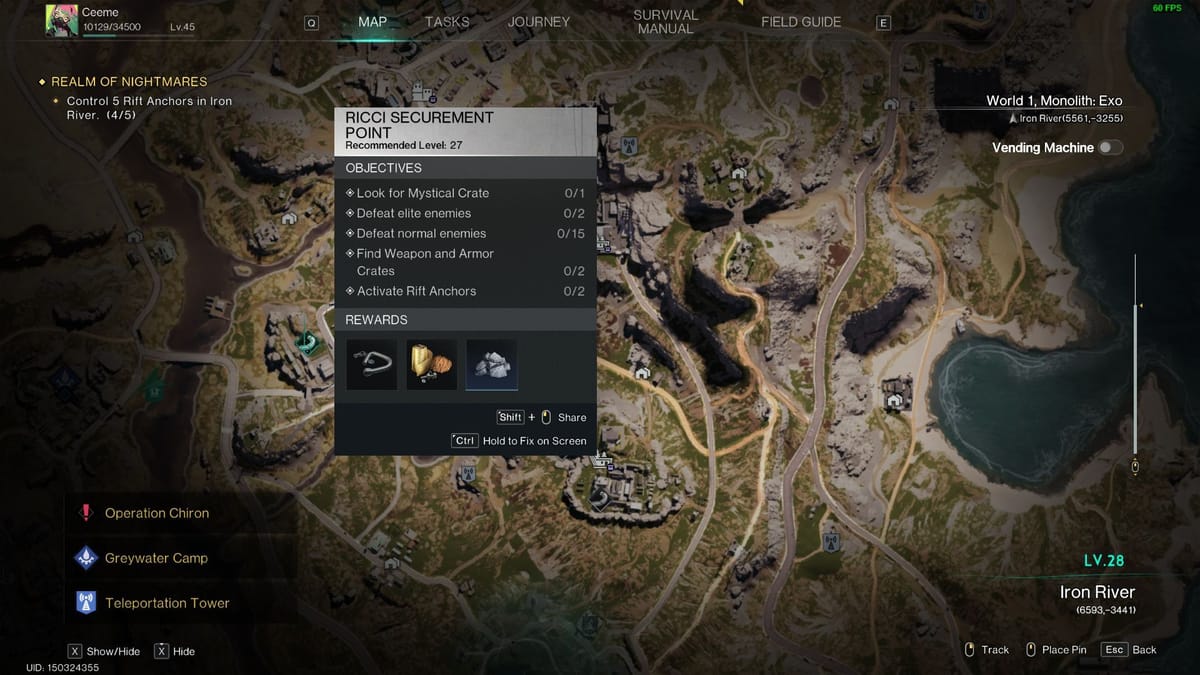1200x675 pixels.
Task: Click the rope reward icon
Action: tap(372, 364)
